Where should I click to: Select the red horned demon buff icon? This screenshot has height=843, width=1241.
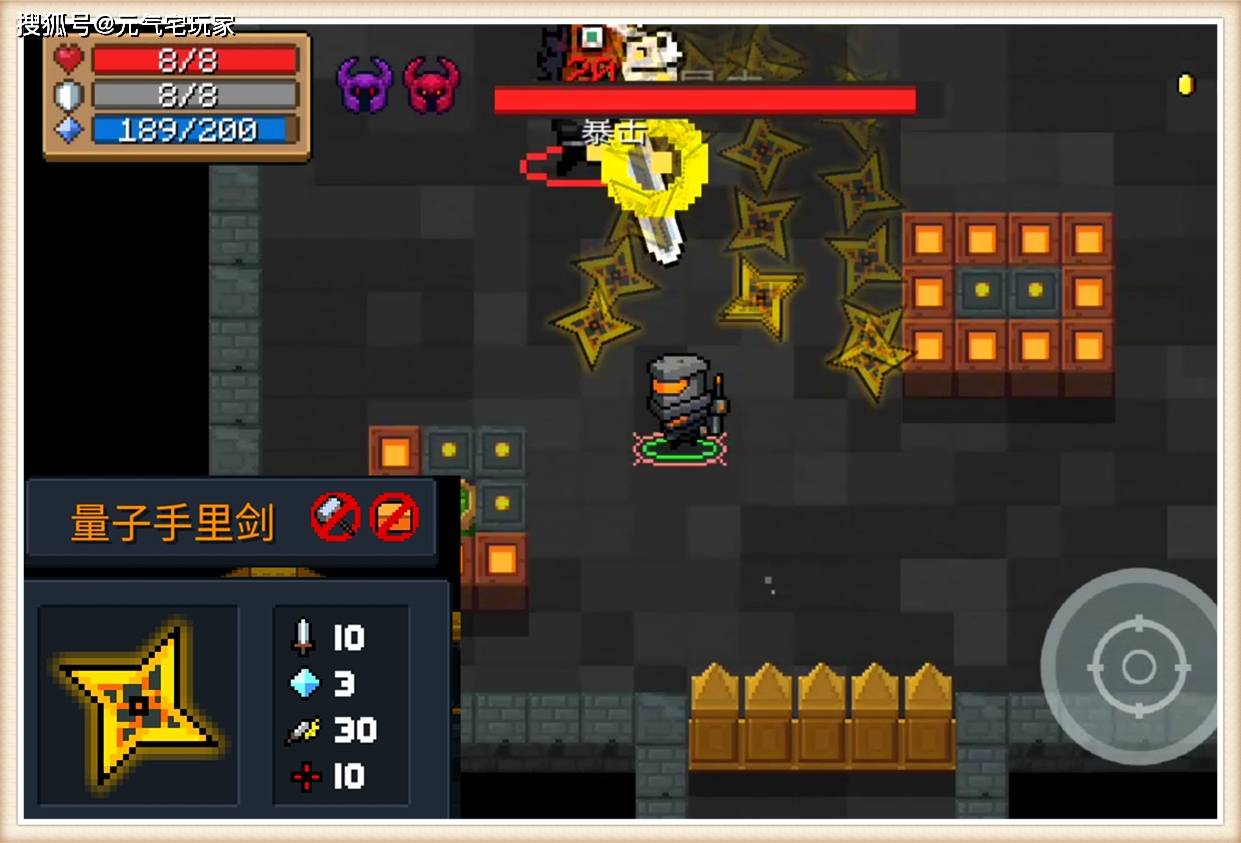click(431, 85)
